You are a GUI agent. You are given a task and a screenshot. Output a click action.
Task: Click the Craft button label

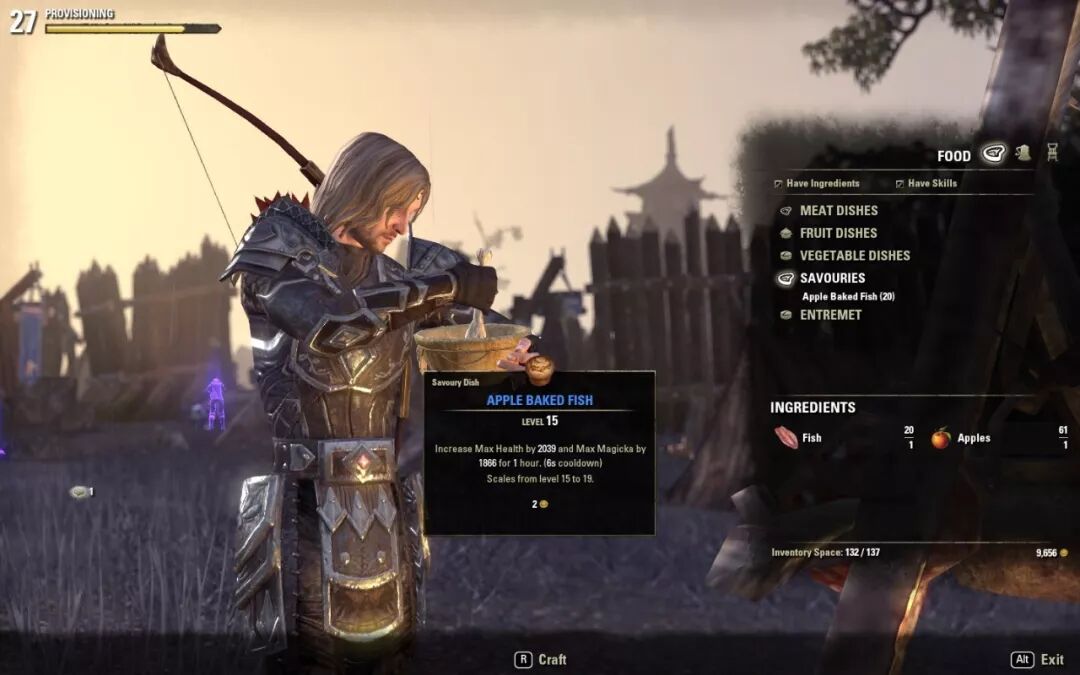click(x=552, y=660)
